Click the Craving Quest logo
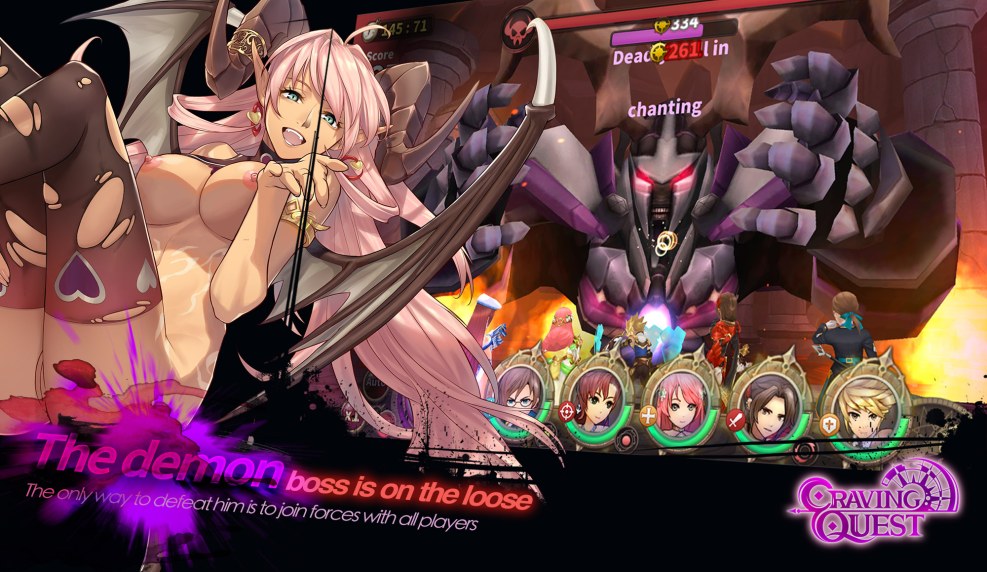 pos(878,500)
